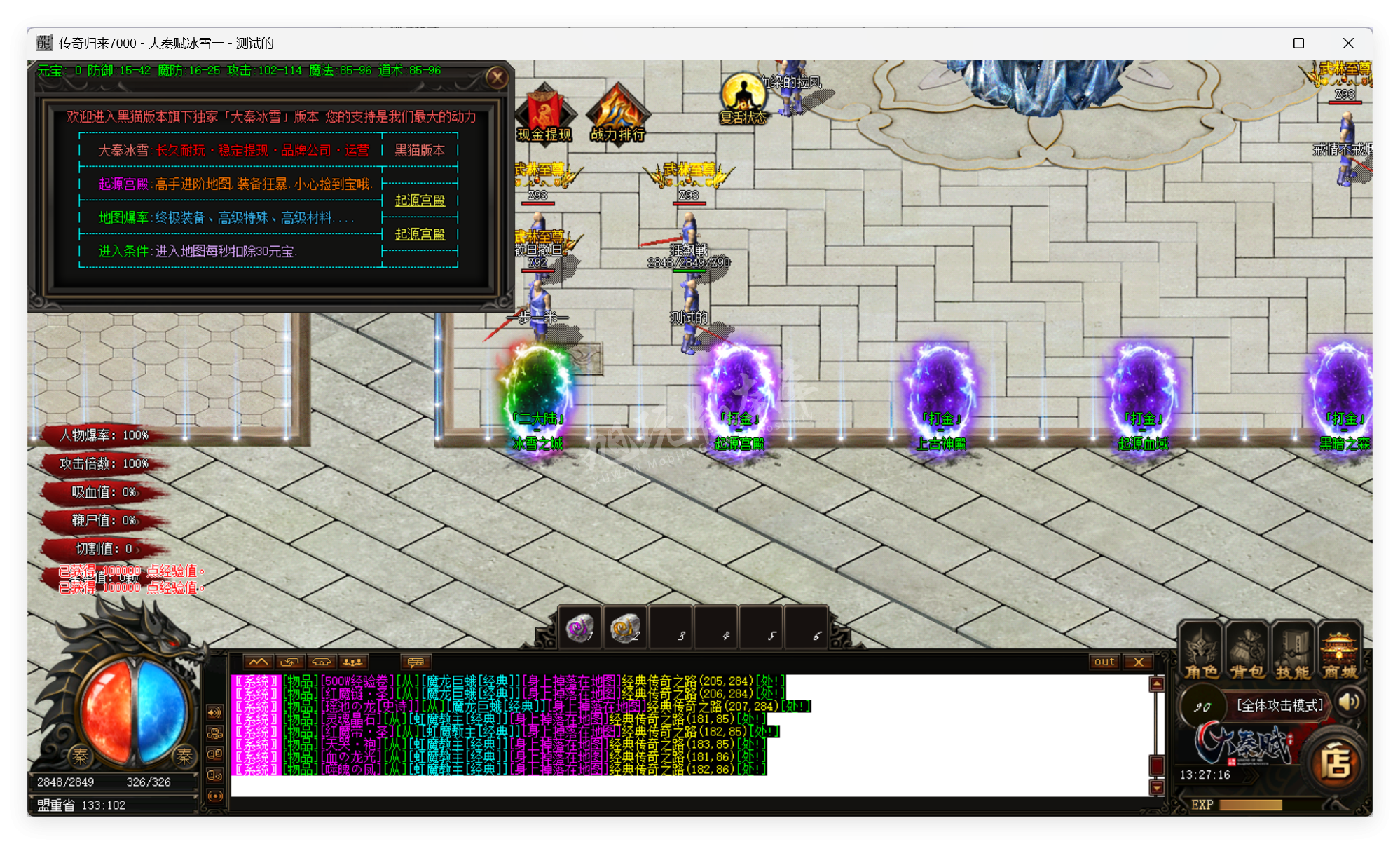Close the 大秦冰雪 welcome dialog
The width and height of the screenshot is (1400, 844).
497,77
